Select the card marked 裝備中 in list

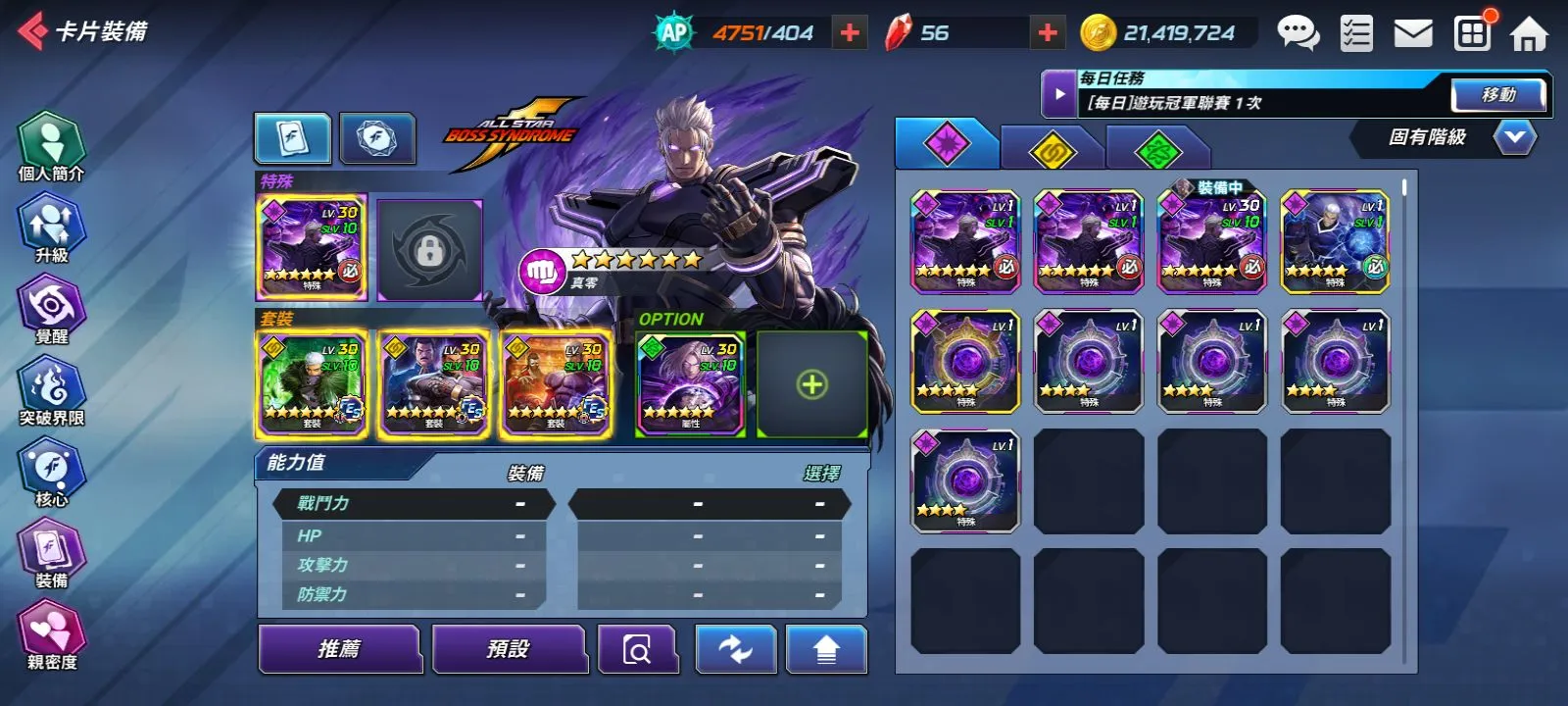(1212, 242)
